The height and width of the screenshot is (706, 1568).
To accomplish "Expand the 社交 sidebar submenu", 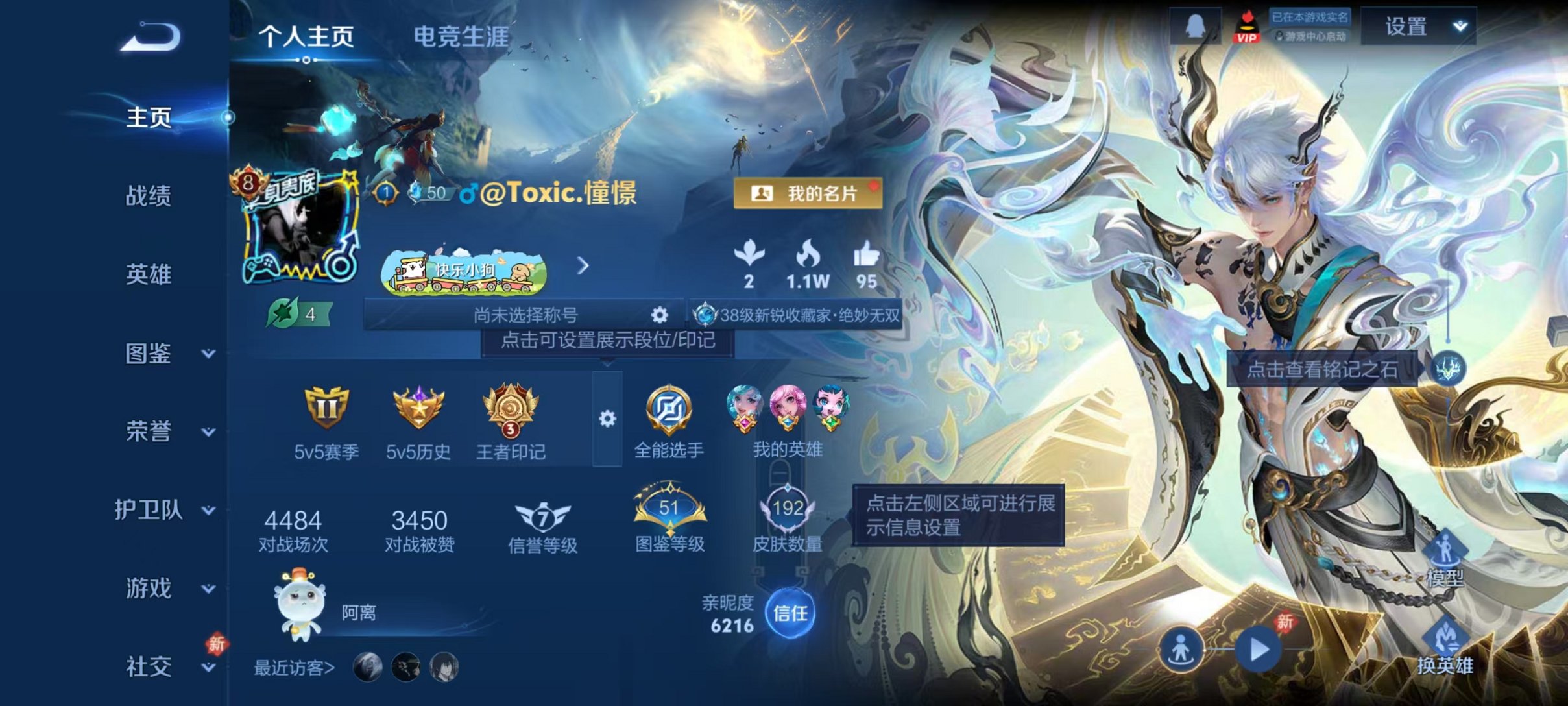I will click(206, 668).
